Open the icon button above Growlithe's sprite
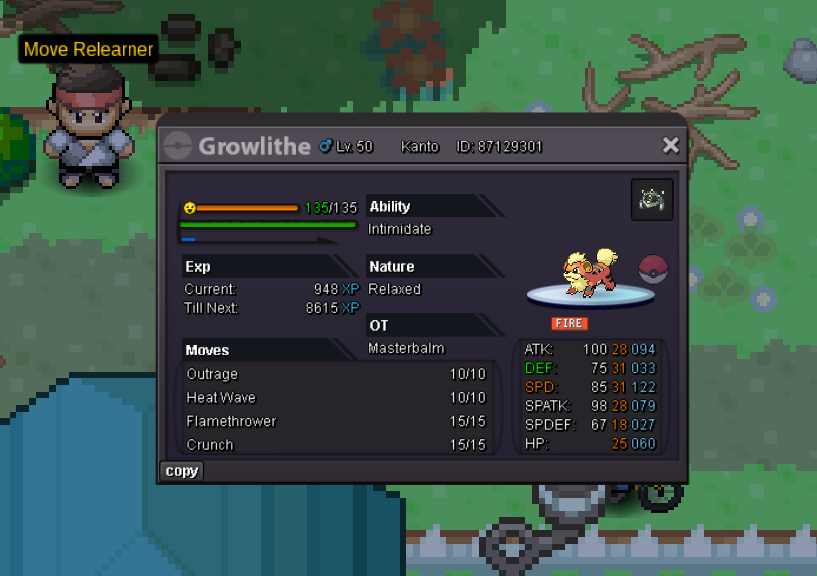The width and height of the screenshot is (817, 576). [x=652, y=200]
